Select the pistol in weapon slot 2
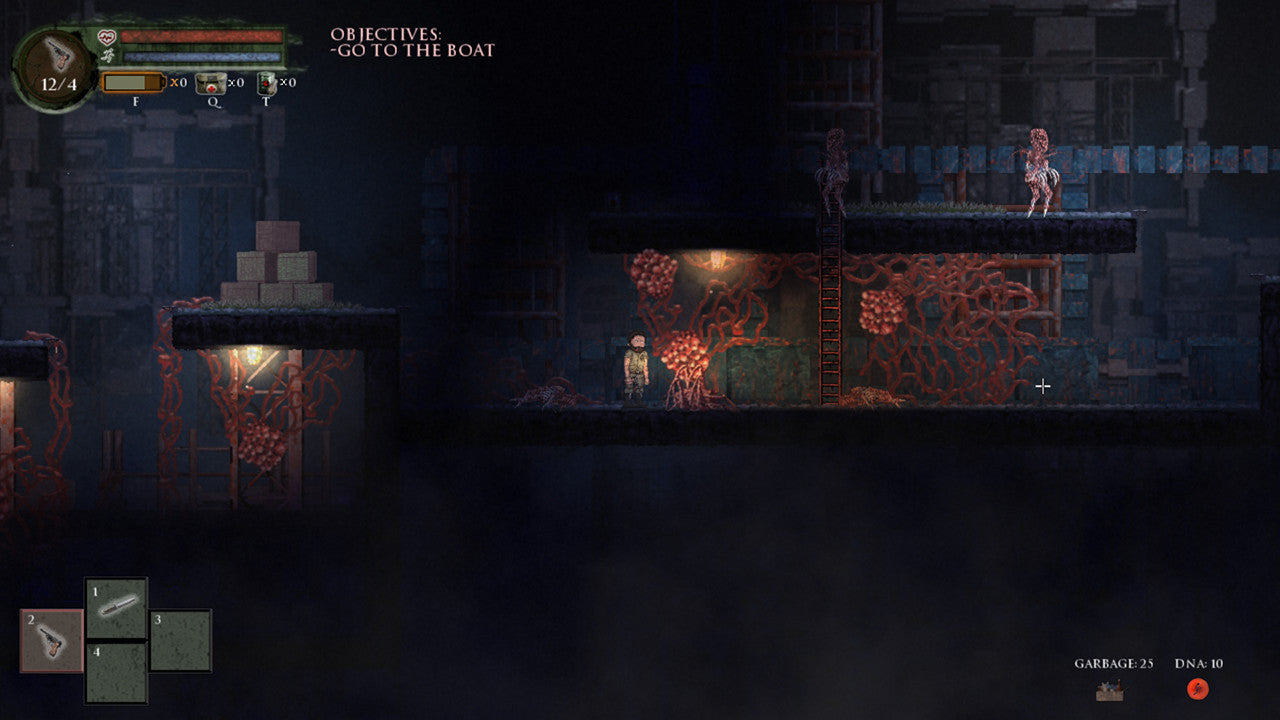This screenshot has width=1280, height=720. 52,640
